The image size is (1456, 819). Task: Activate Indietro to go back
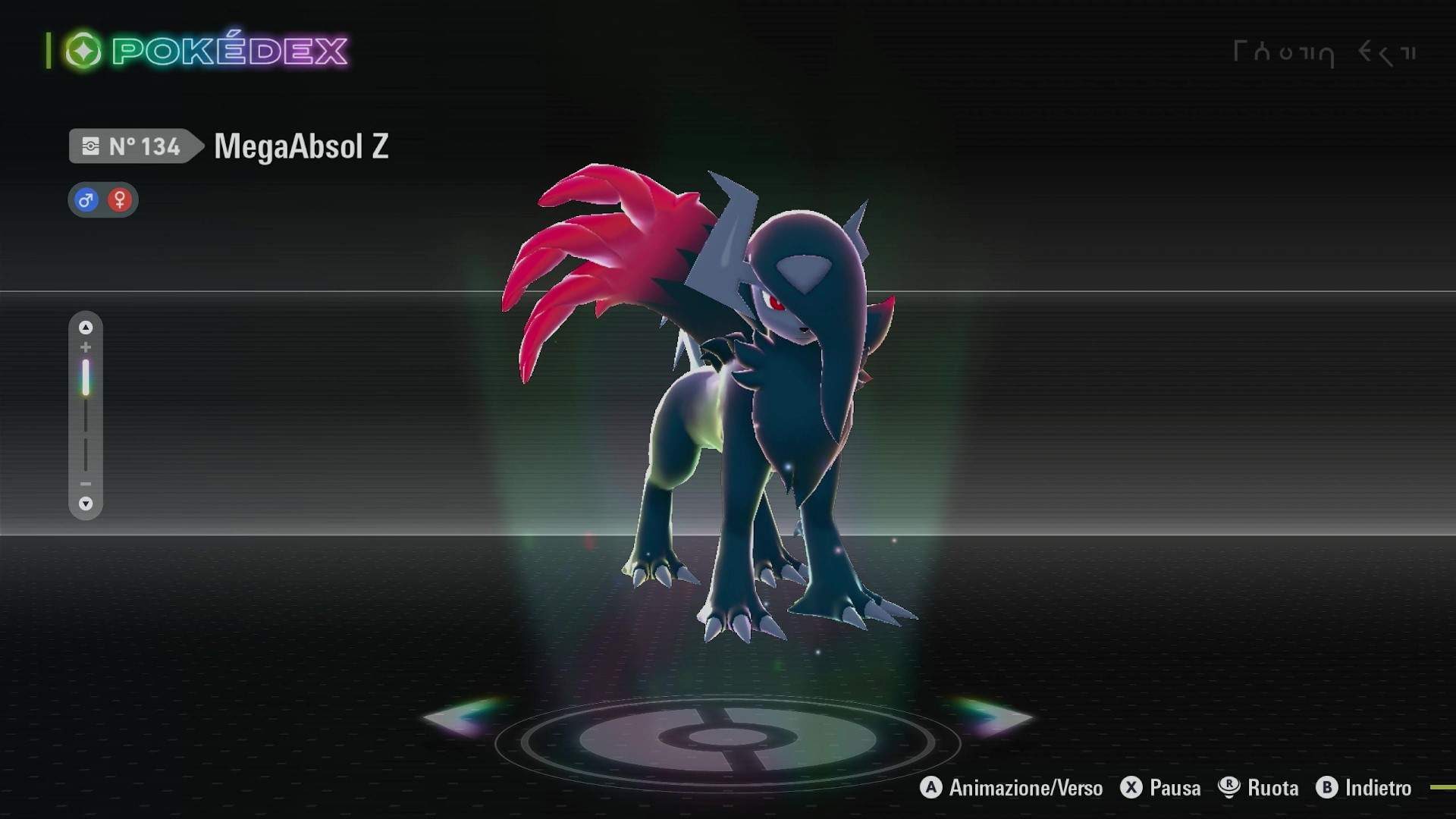pos(1363,788)
